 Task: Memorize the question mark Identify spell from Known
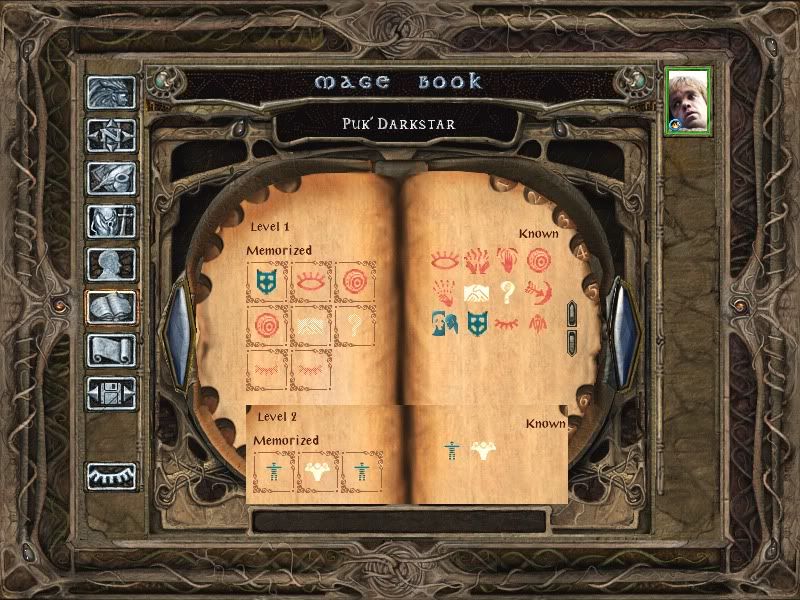pyautogui.click(x=509, y=291)
